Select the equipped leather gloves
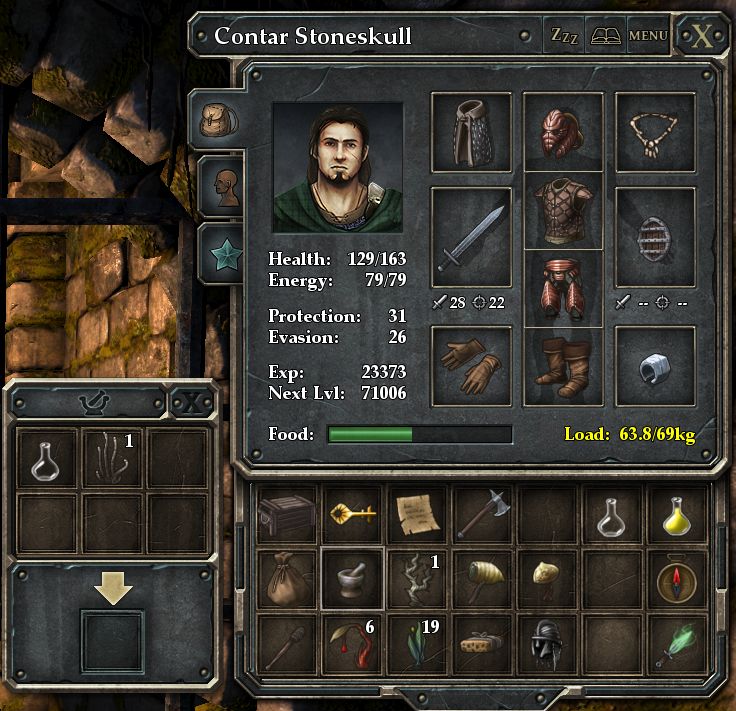This screenshot has width=736, height=711. tap(471, 365)
